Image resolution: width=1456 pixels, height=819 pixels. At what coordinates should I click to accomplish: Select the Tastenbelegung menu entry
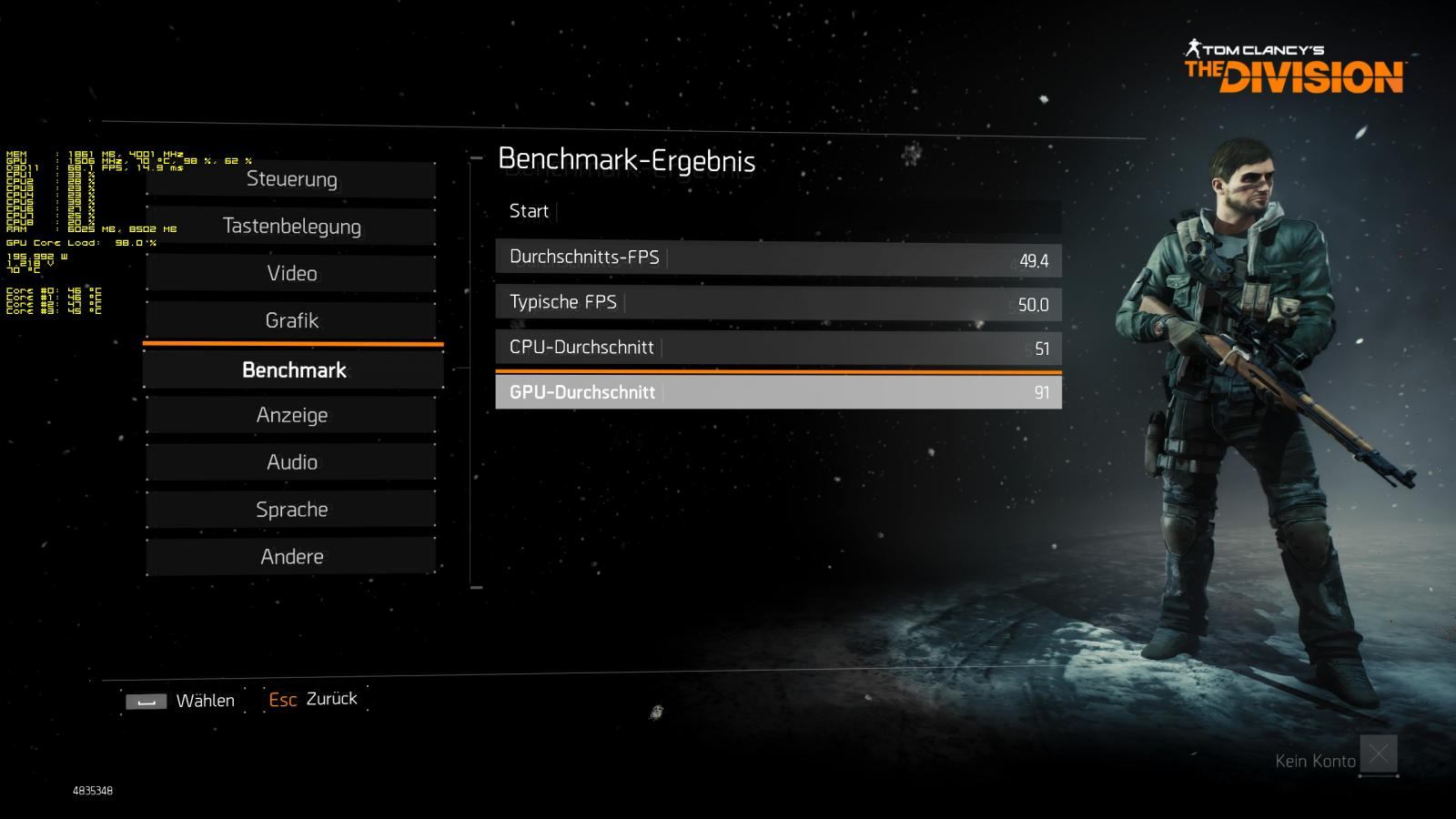(x=291, y=227)
